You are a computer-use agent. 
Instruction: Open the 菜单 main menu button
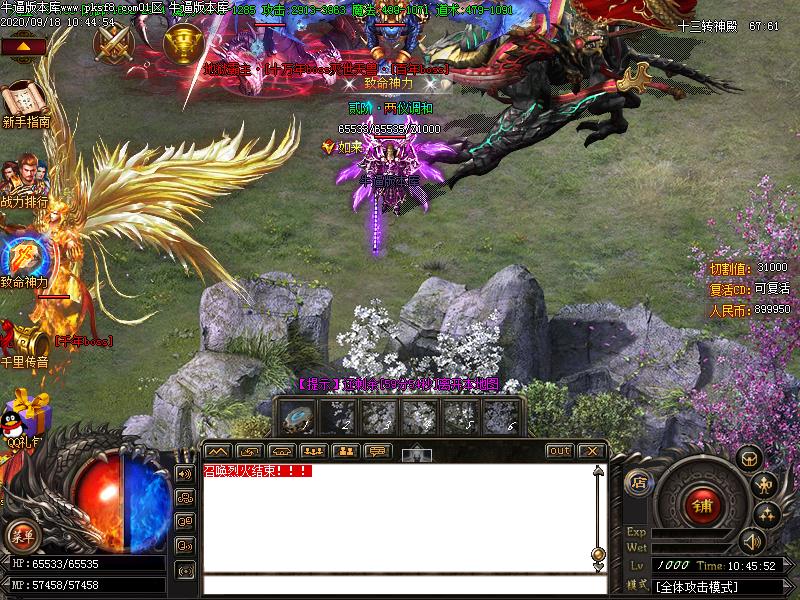23,535
